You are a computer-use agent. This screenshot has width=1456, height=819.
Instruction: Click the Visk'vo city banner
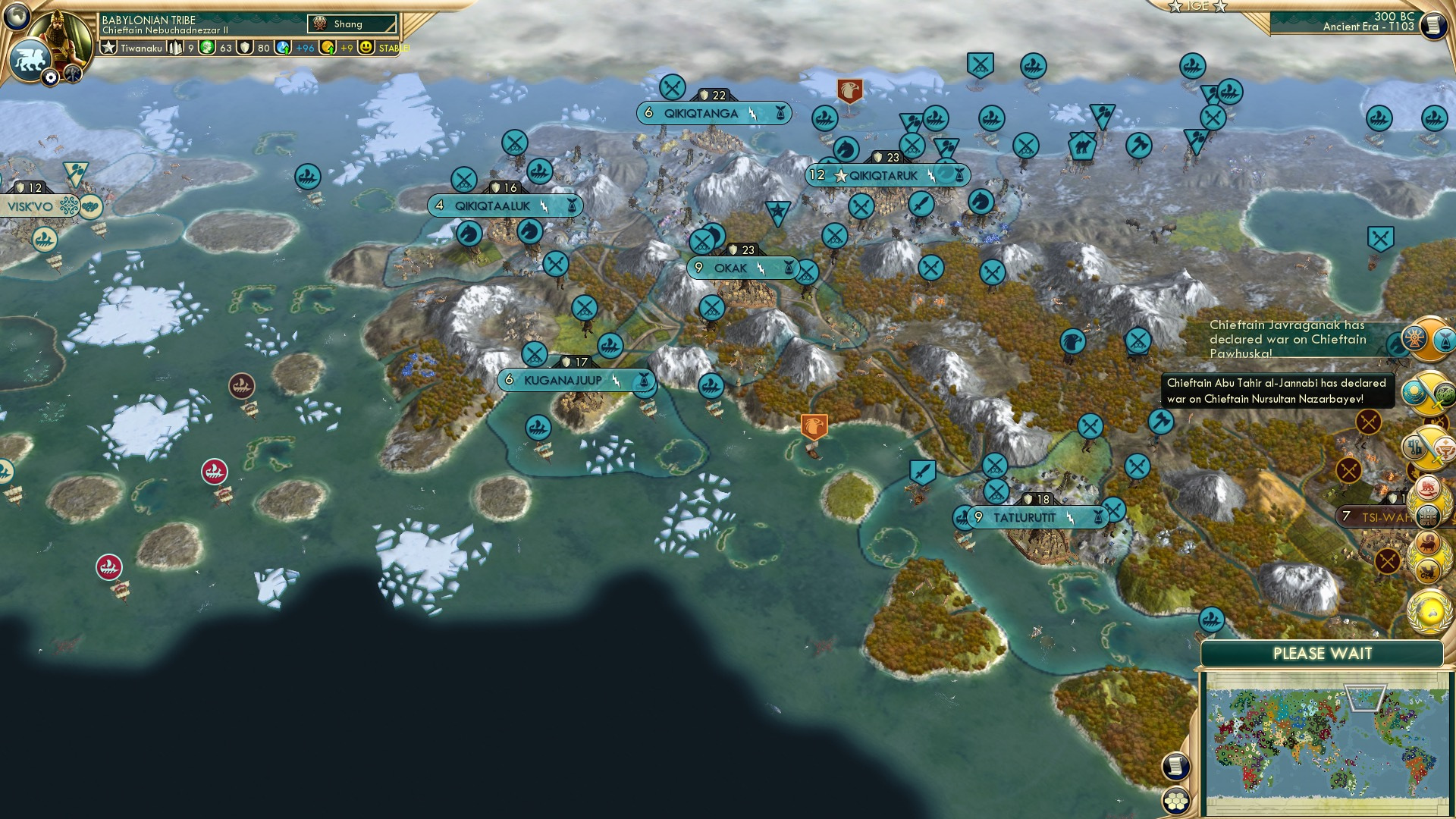(32, 206)
